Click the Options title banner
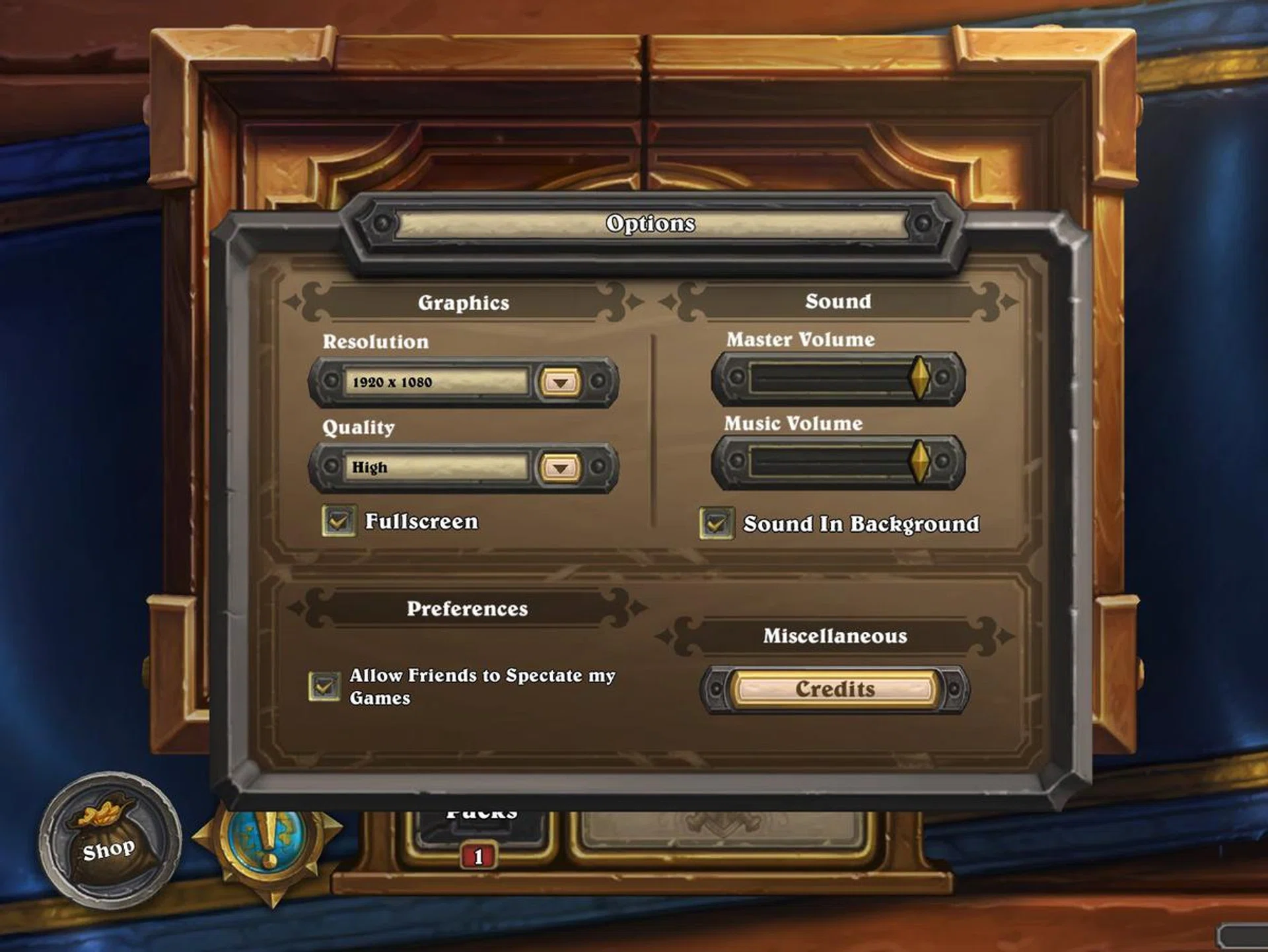Screen dimensions: 1268x952 coord(651,224)
